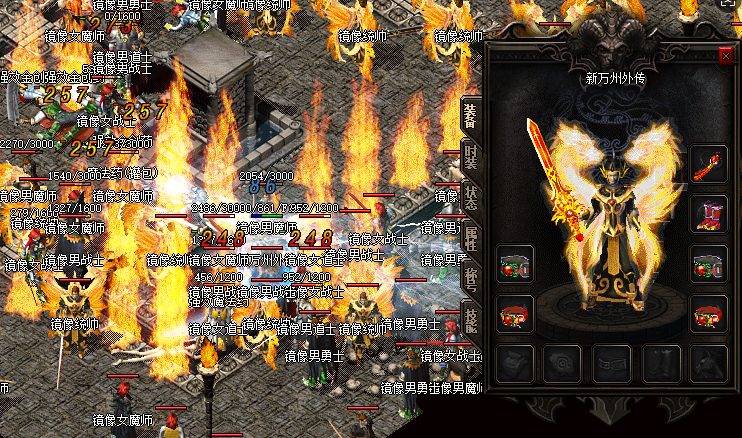Select the equipped red-purple armor slot
This screenshot has width=742, height=438.
coord(709,214)
